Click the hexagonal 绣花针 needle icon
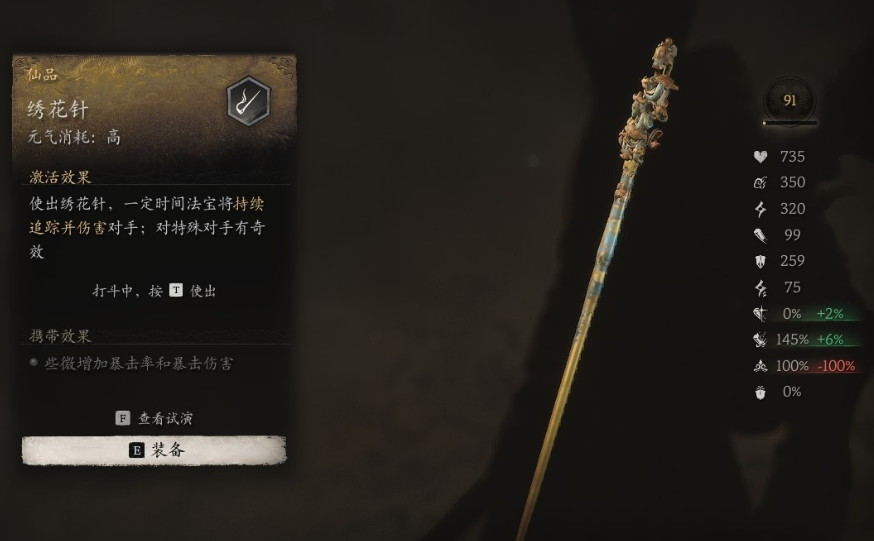 pyautogui.click(x=247, y=101)
